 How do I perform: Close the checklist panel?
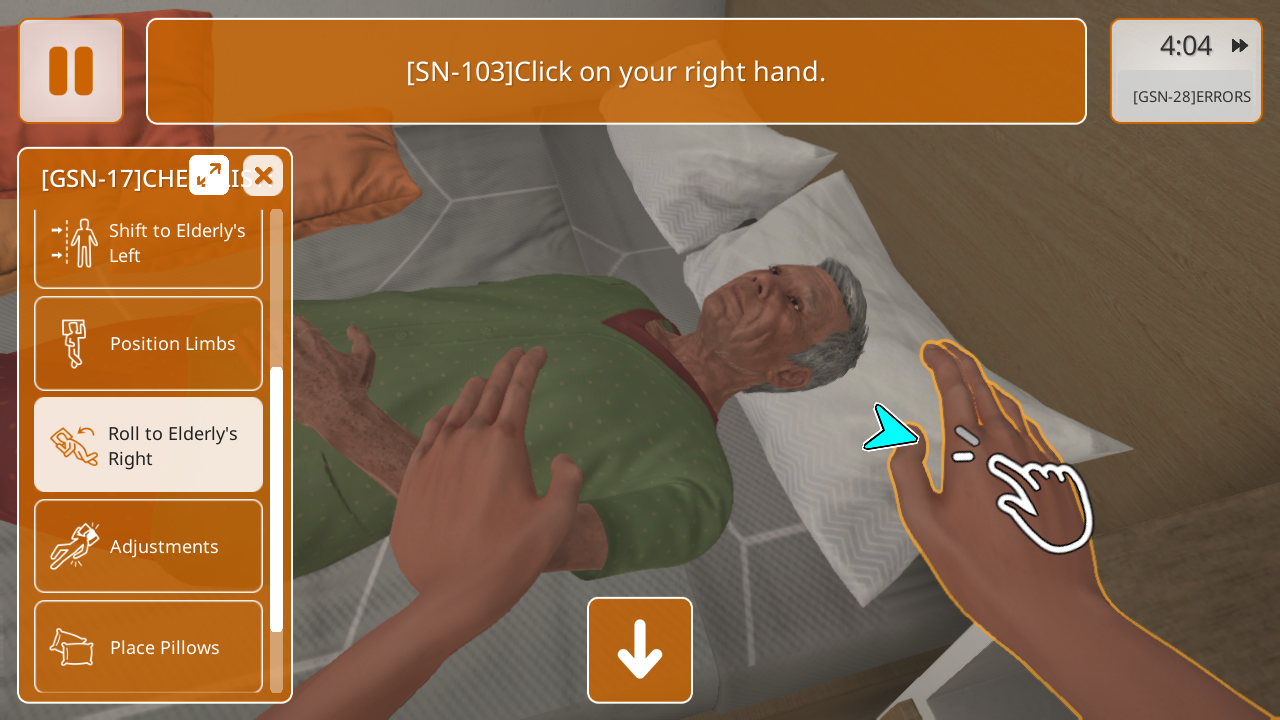tap(263, 176)
